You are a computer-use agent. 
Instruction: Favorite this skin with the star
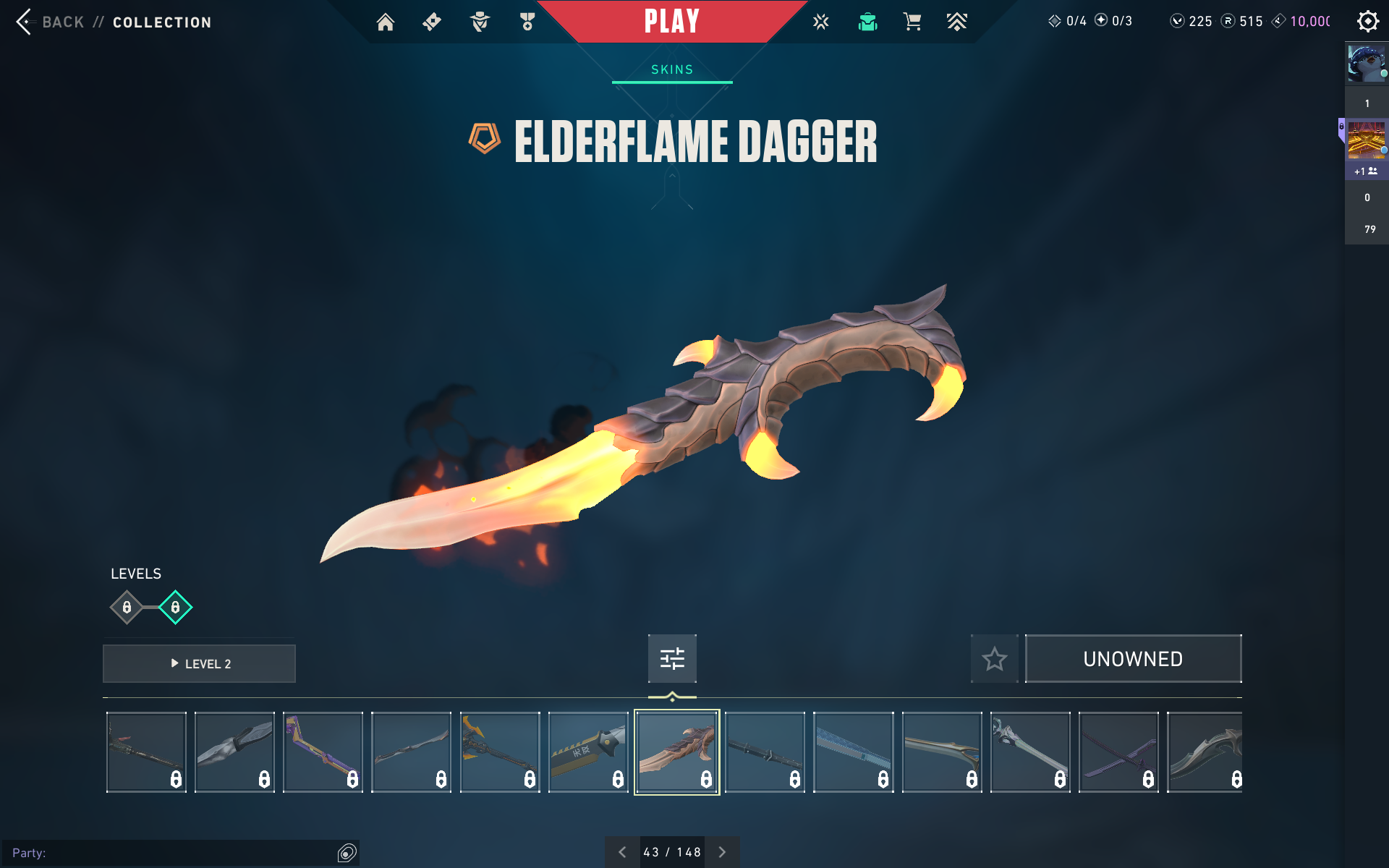click(x=994, y=659)
